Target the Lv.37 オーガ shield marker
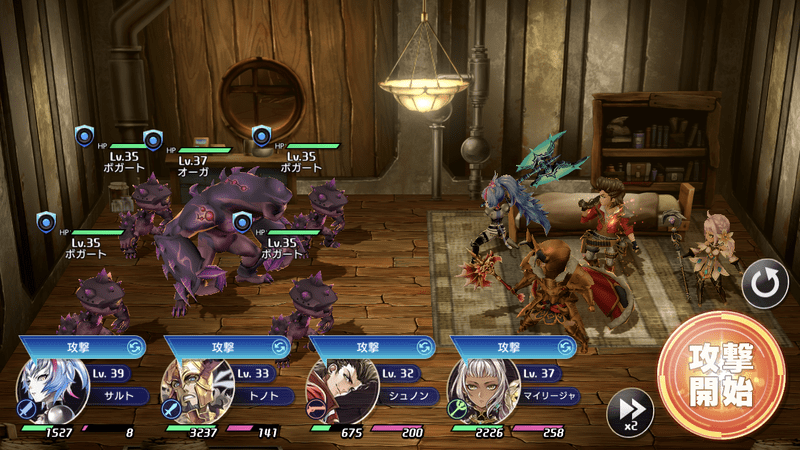The width and height of the screenshot is (800, 450). click(x=153, y=139)
